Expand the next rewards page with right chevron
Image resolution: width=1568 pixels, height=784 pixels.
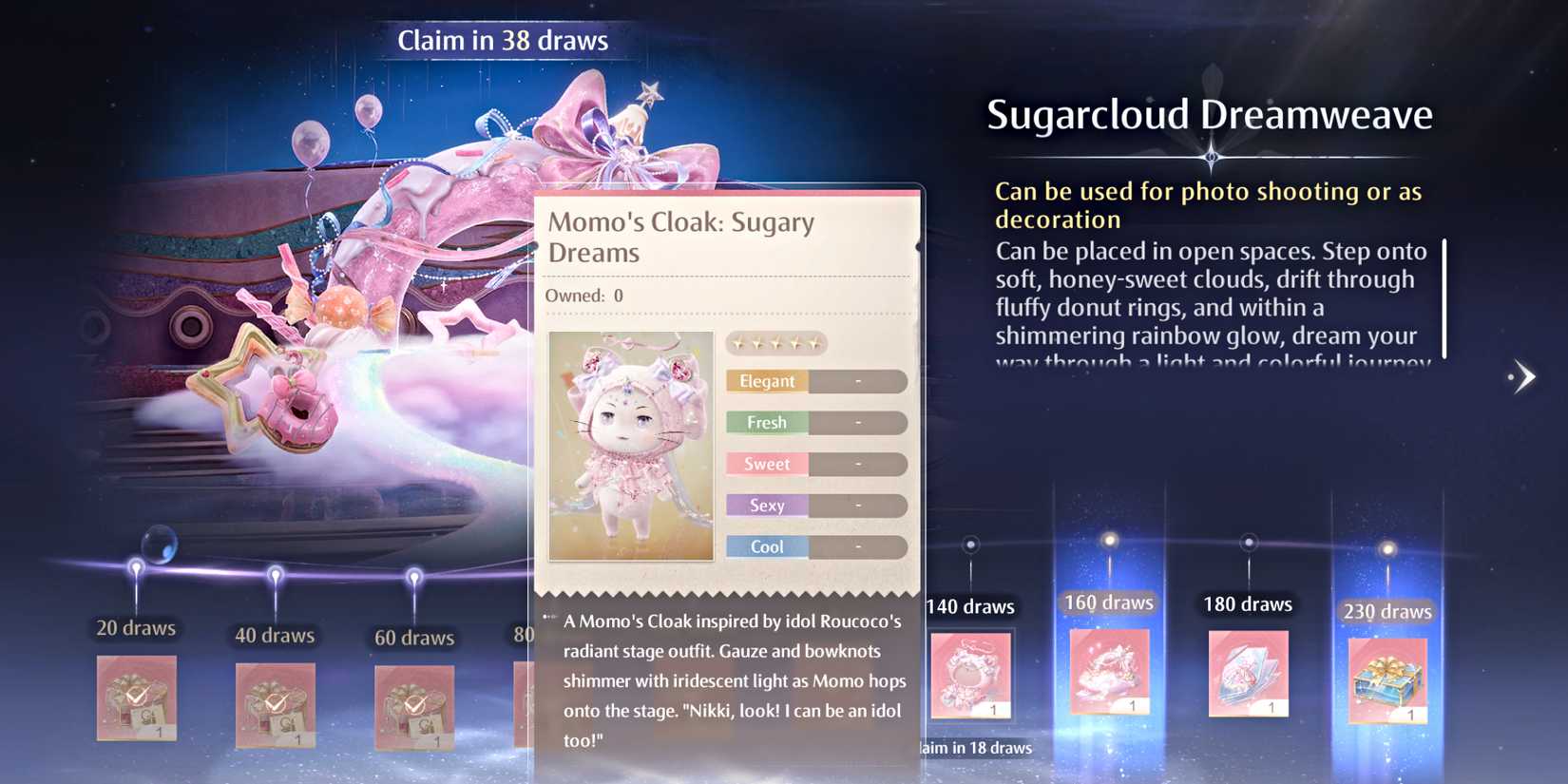pos(1521,375)
